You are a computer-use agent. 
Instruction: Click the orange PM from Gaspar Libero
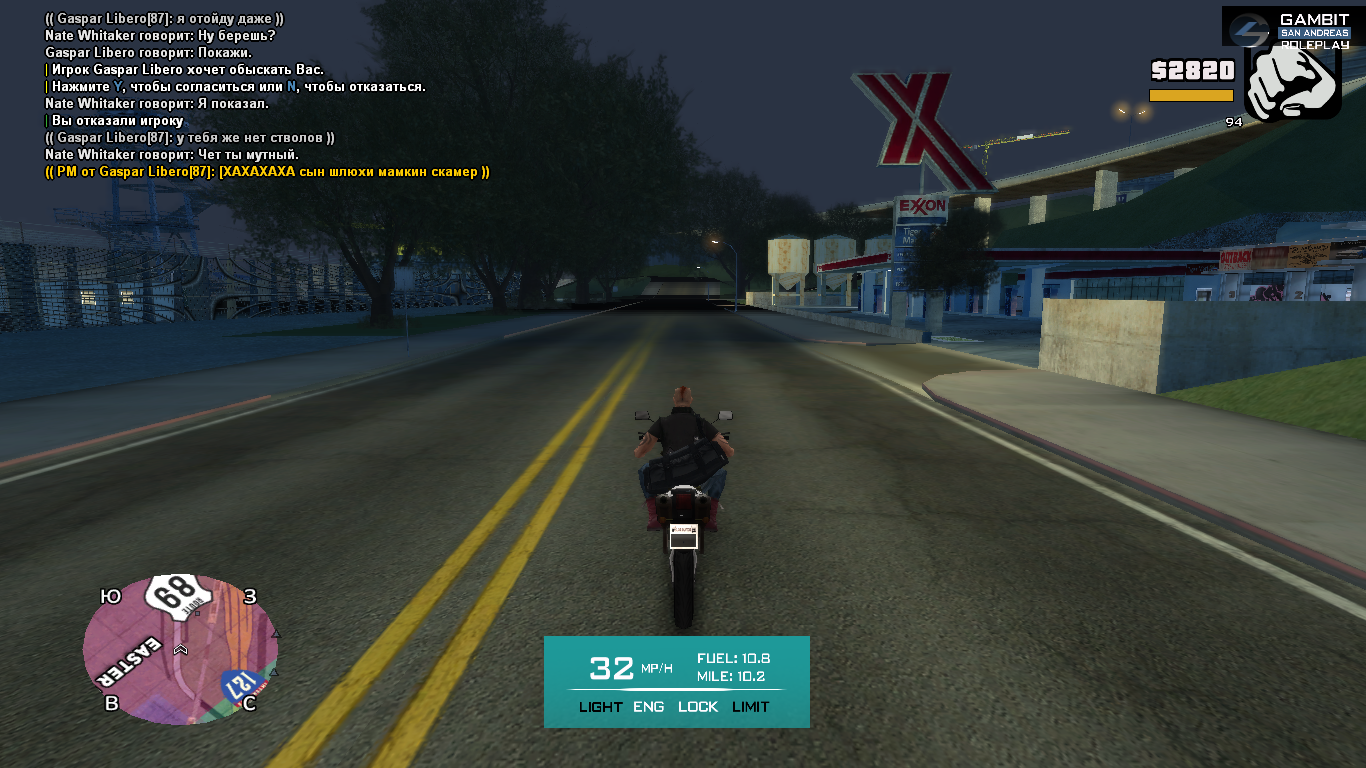click(x=267, y=172)
